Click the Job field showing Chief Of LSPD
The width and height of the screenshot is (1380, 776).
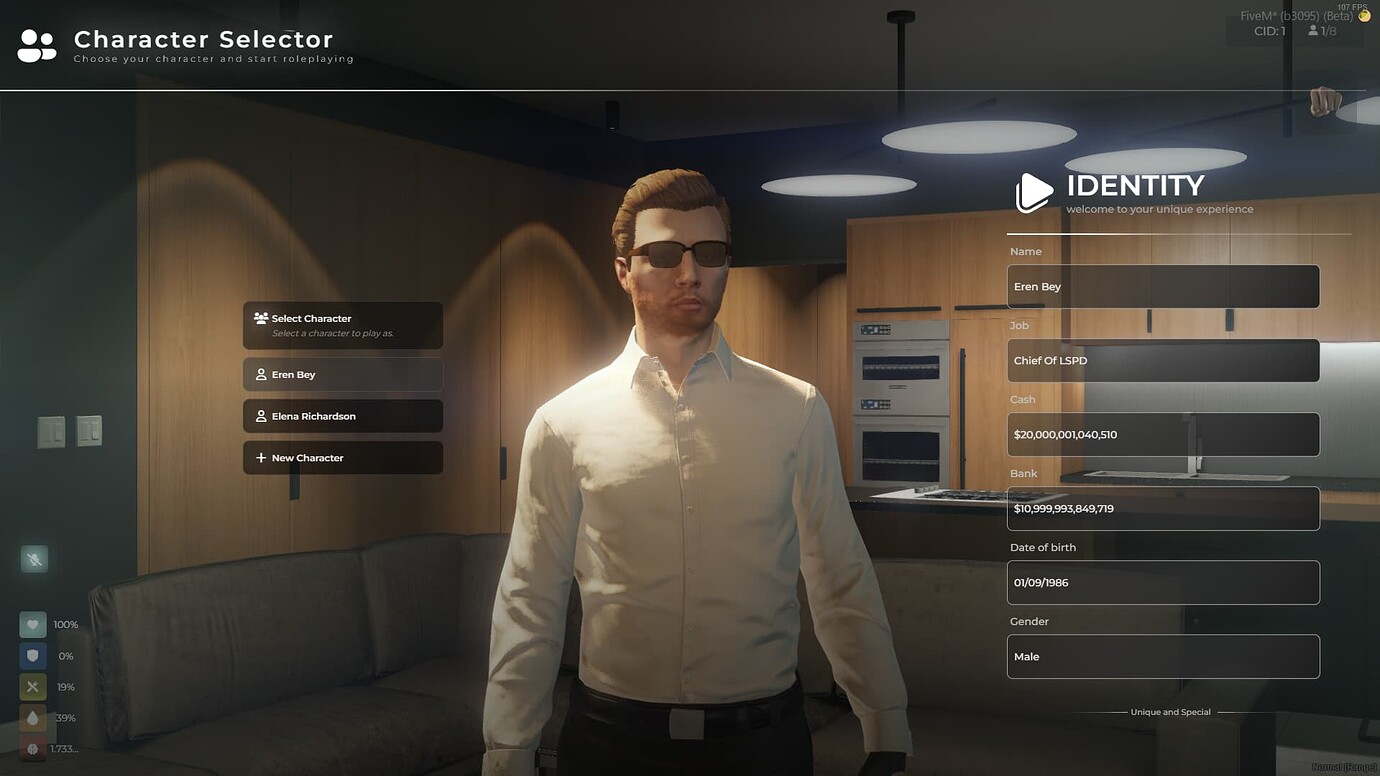1163,360
